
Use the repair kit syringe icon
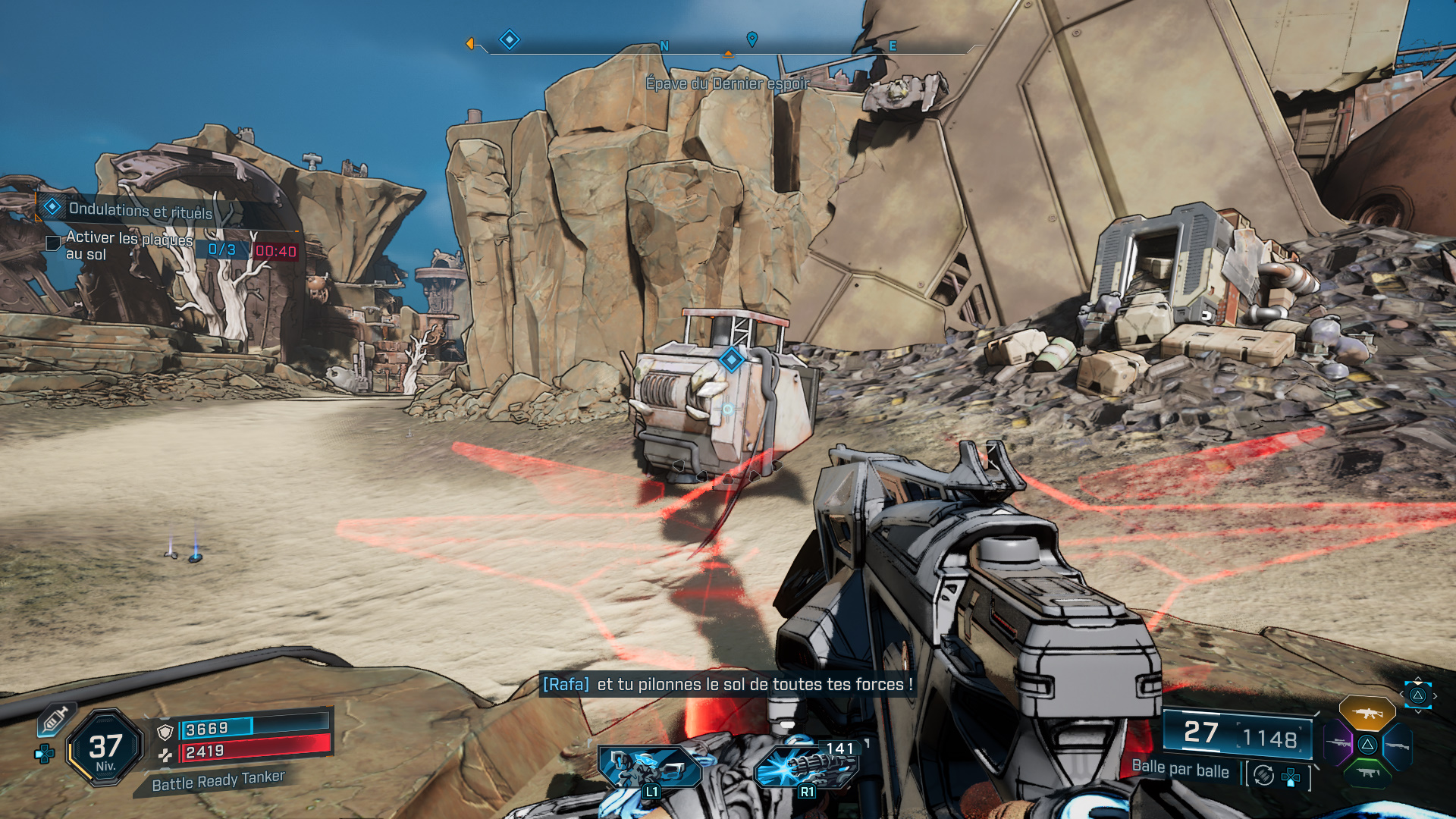(x=55, y=719)
